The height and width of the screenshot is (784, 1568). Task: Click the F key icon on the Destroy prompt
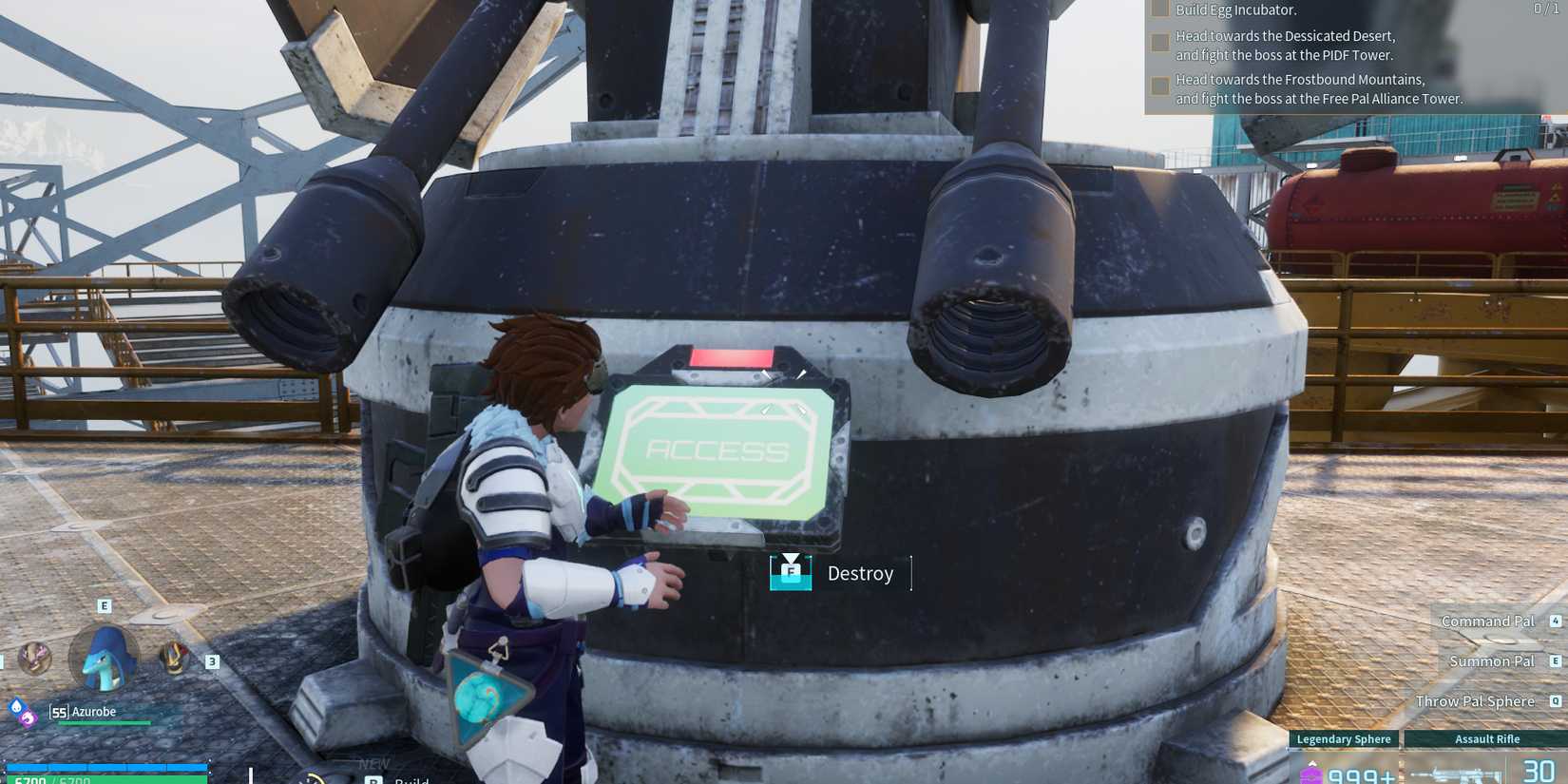point(790,572)
